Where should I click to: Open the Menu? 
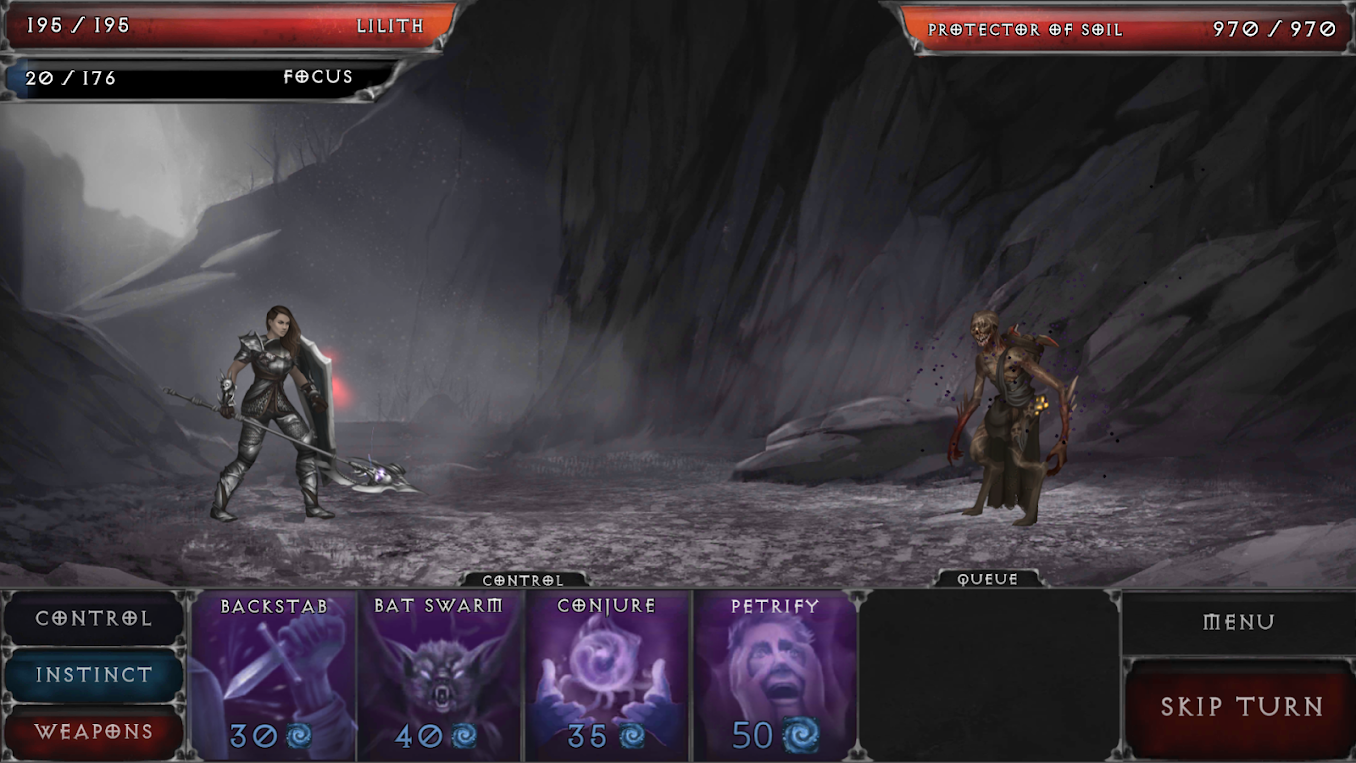(x=1240, y=620)
